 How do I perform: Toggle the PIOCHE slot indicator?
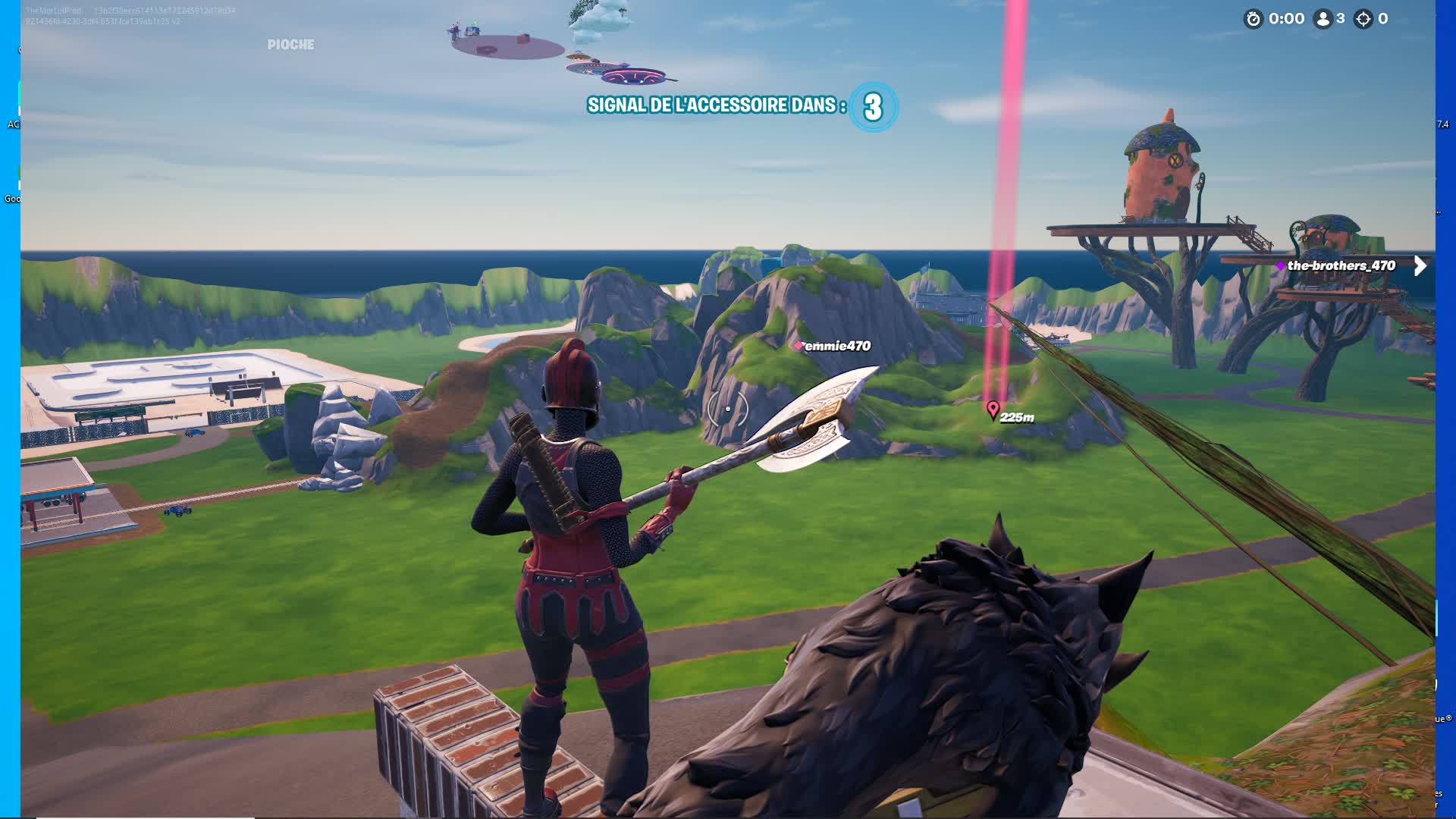(x=290, y=44)
